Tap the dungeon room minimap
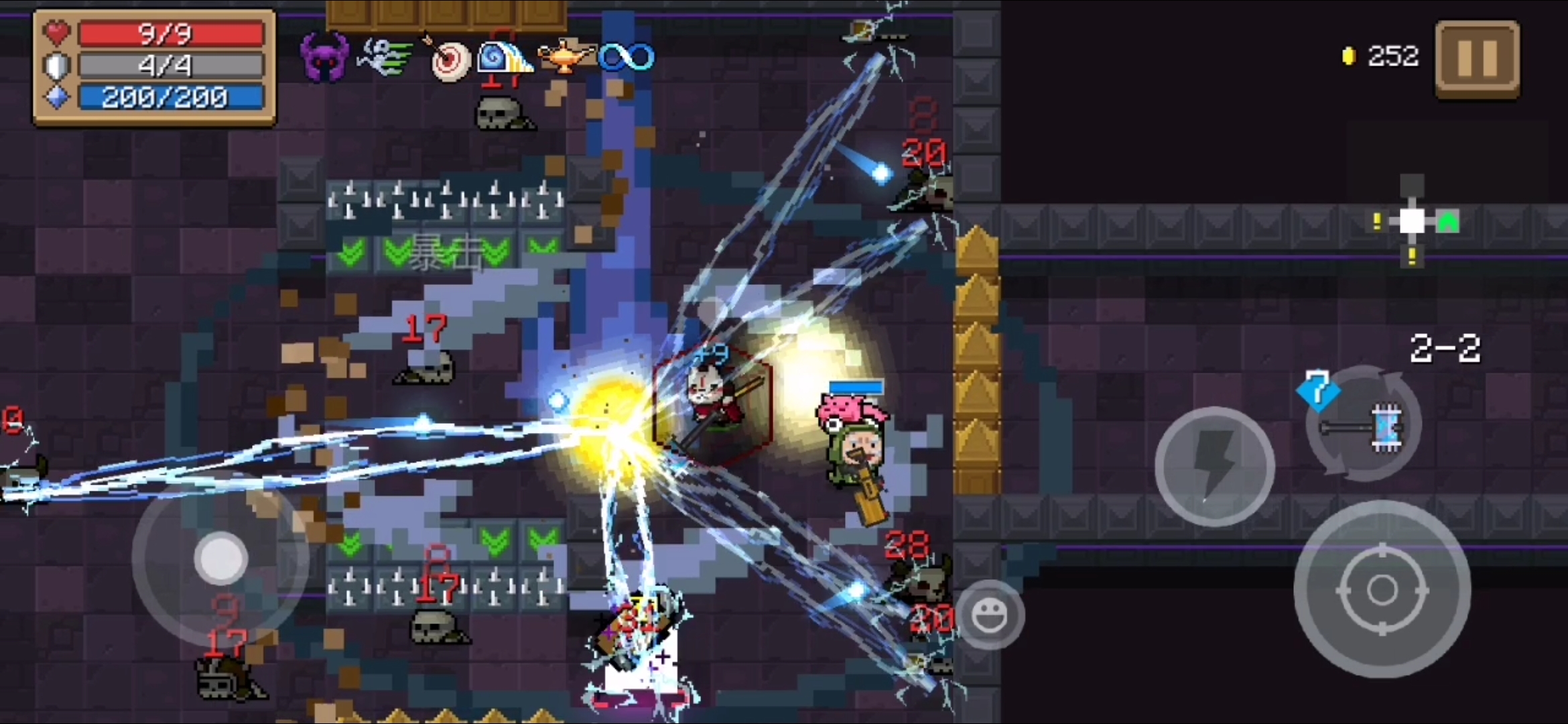This screenshot has height=724, width=1568. click(x=1413, y=221)
